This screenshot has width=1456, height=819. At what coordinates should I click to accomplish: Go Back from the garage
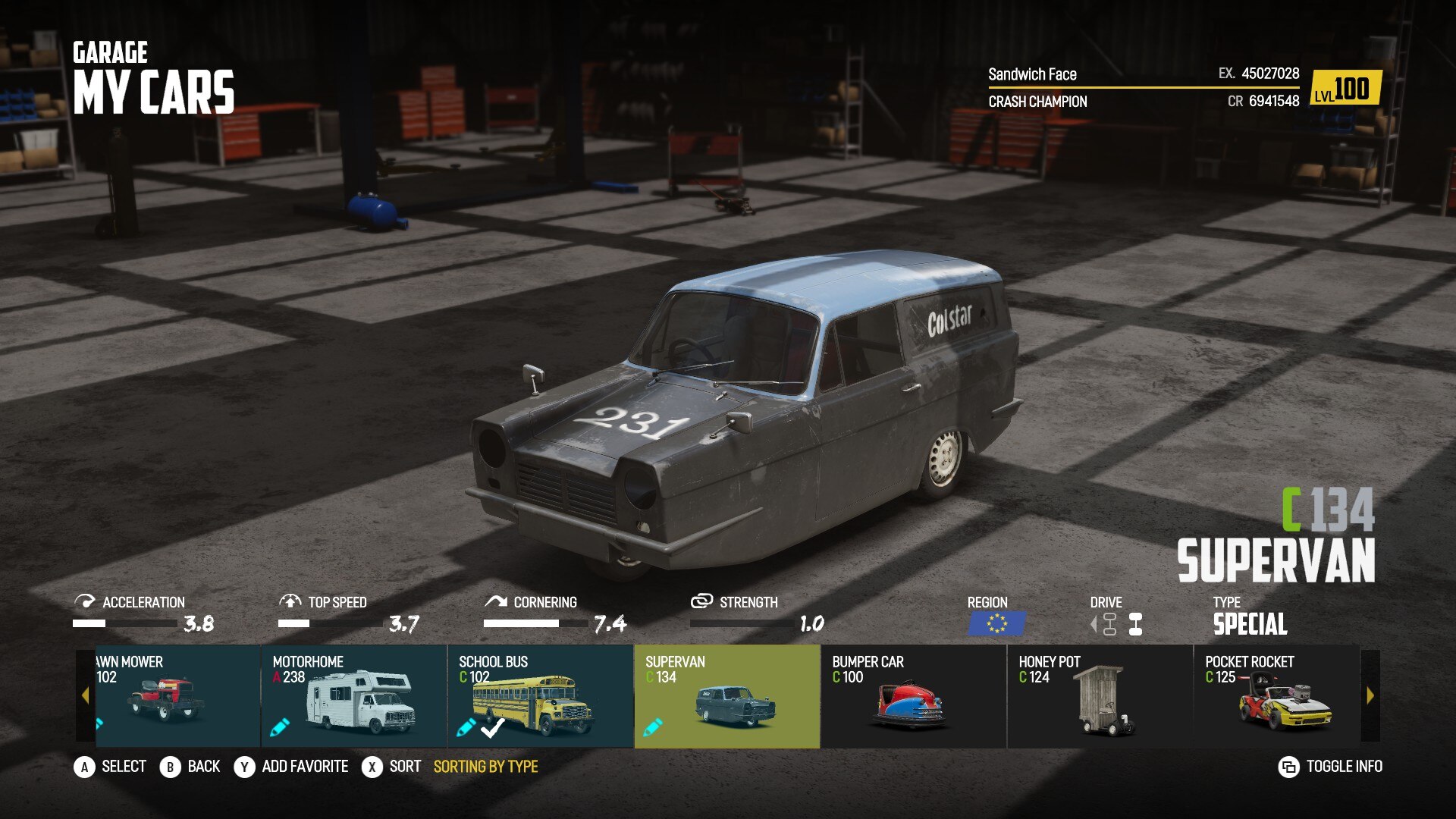tap(190, 767)
